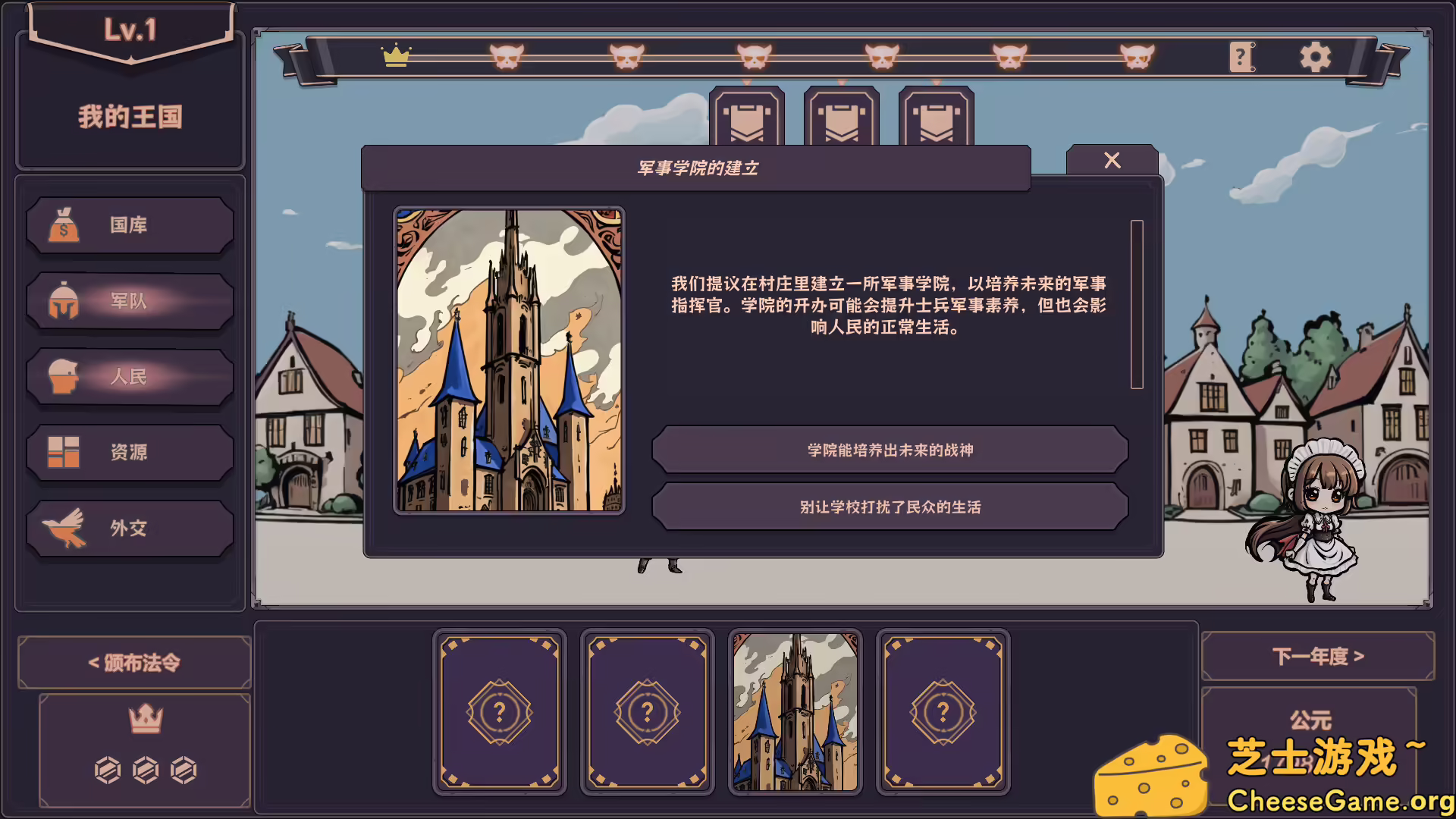Select the 军队 army panel
The height and width of the screenshot is (819, 1456).
[x=129, y=301]
